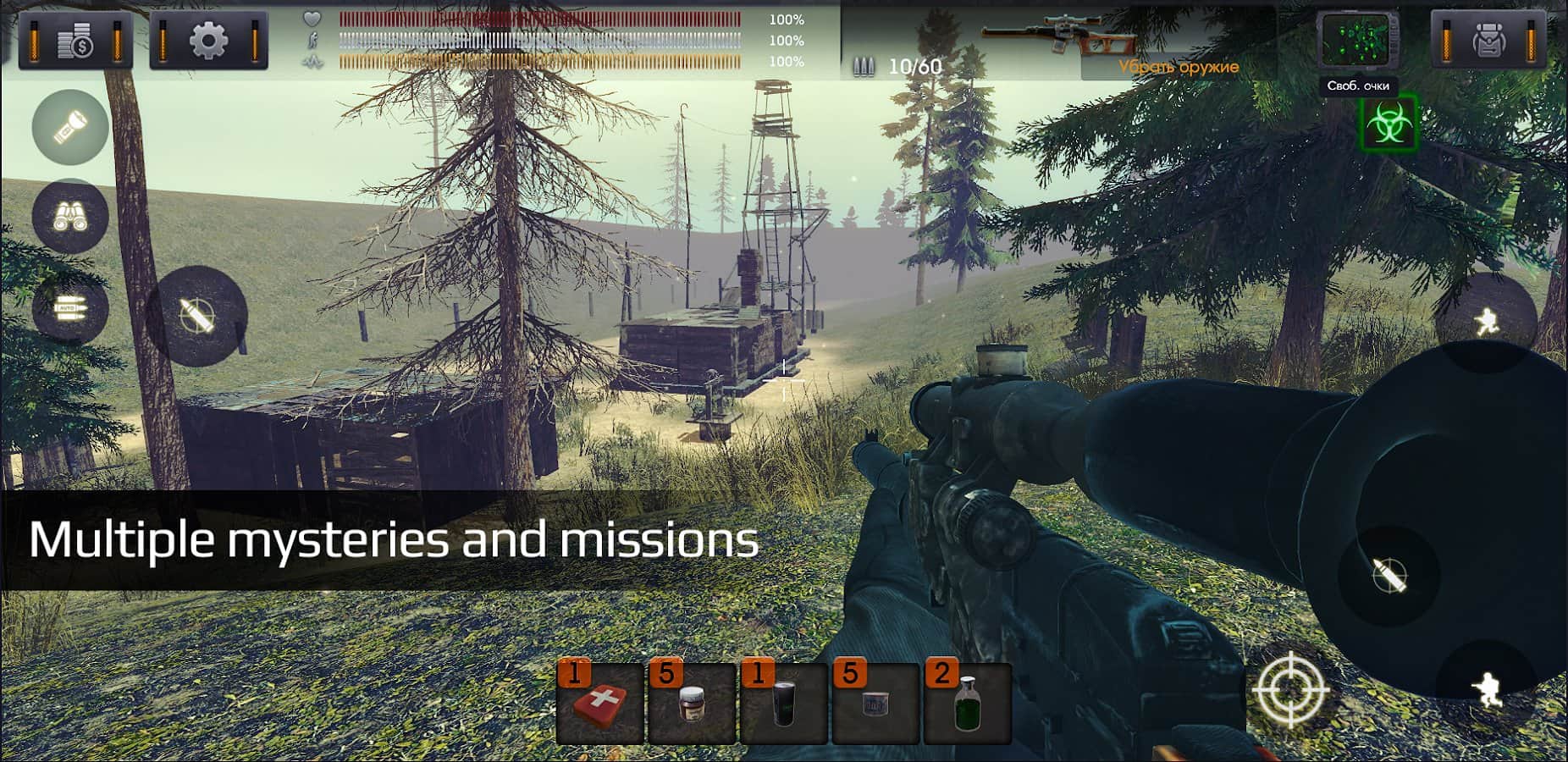Image resolution: width=1568 pixels, height=762 pixels.
Task: Open the coin stack money menu
Action: click(75, 41)
